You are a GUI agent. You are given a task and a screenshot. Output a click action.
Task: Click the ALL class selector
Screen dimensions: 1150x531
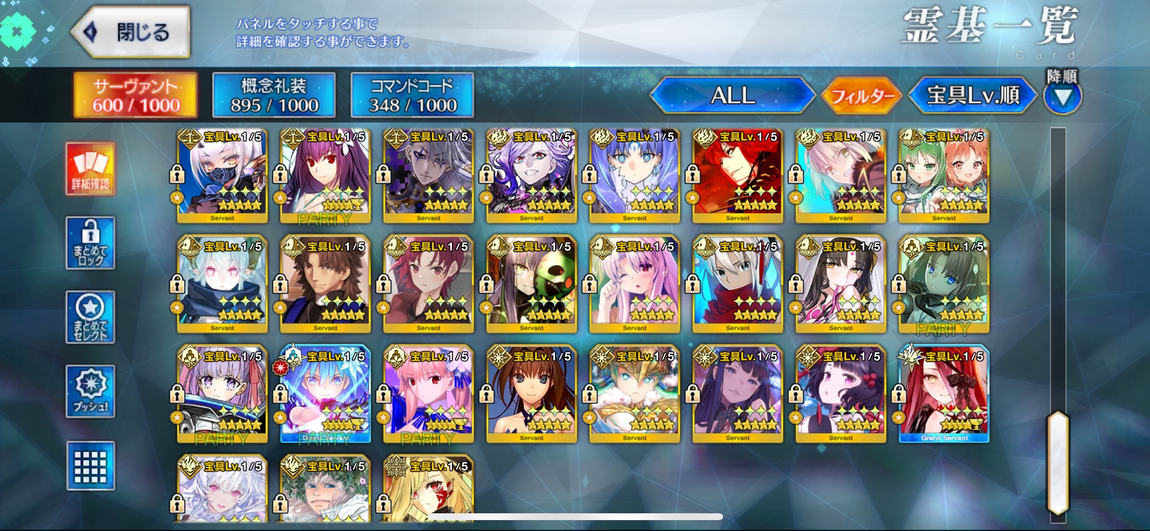tap(732, 96)
